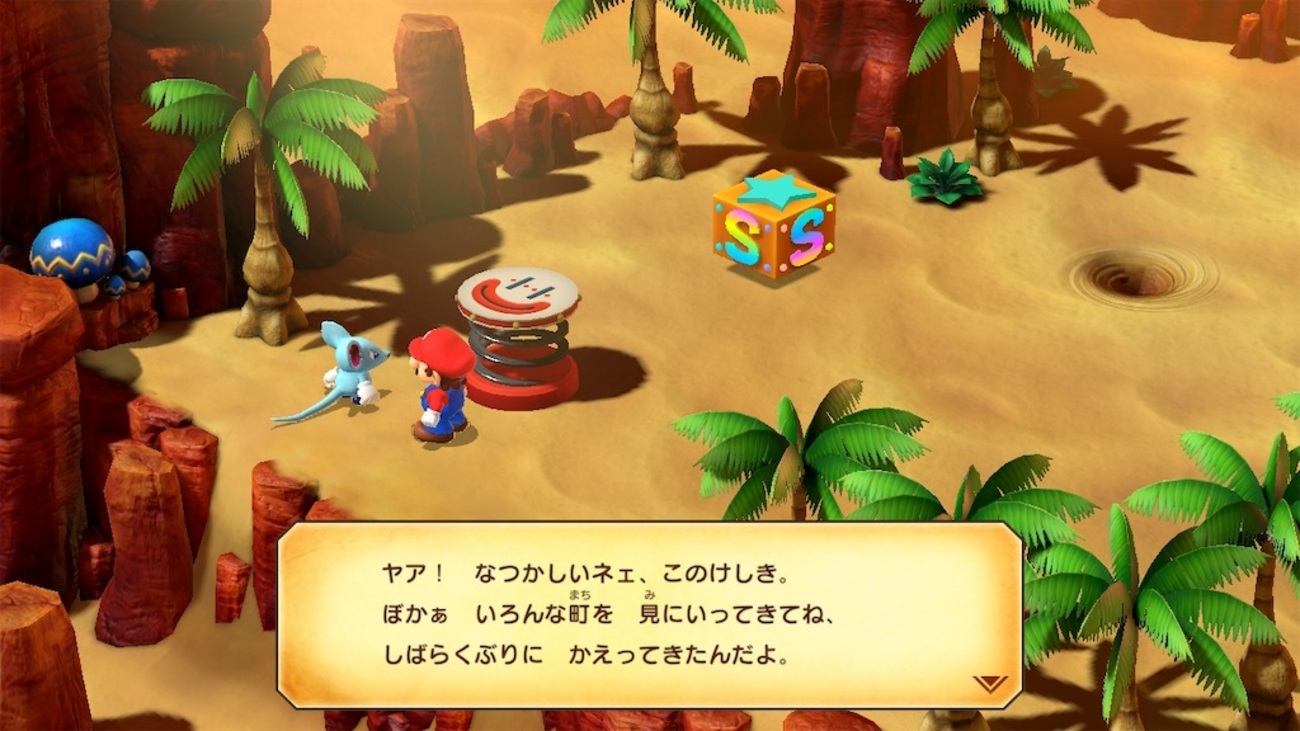Click the smaller beetle behind the large one

point(136,268)
